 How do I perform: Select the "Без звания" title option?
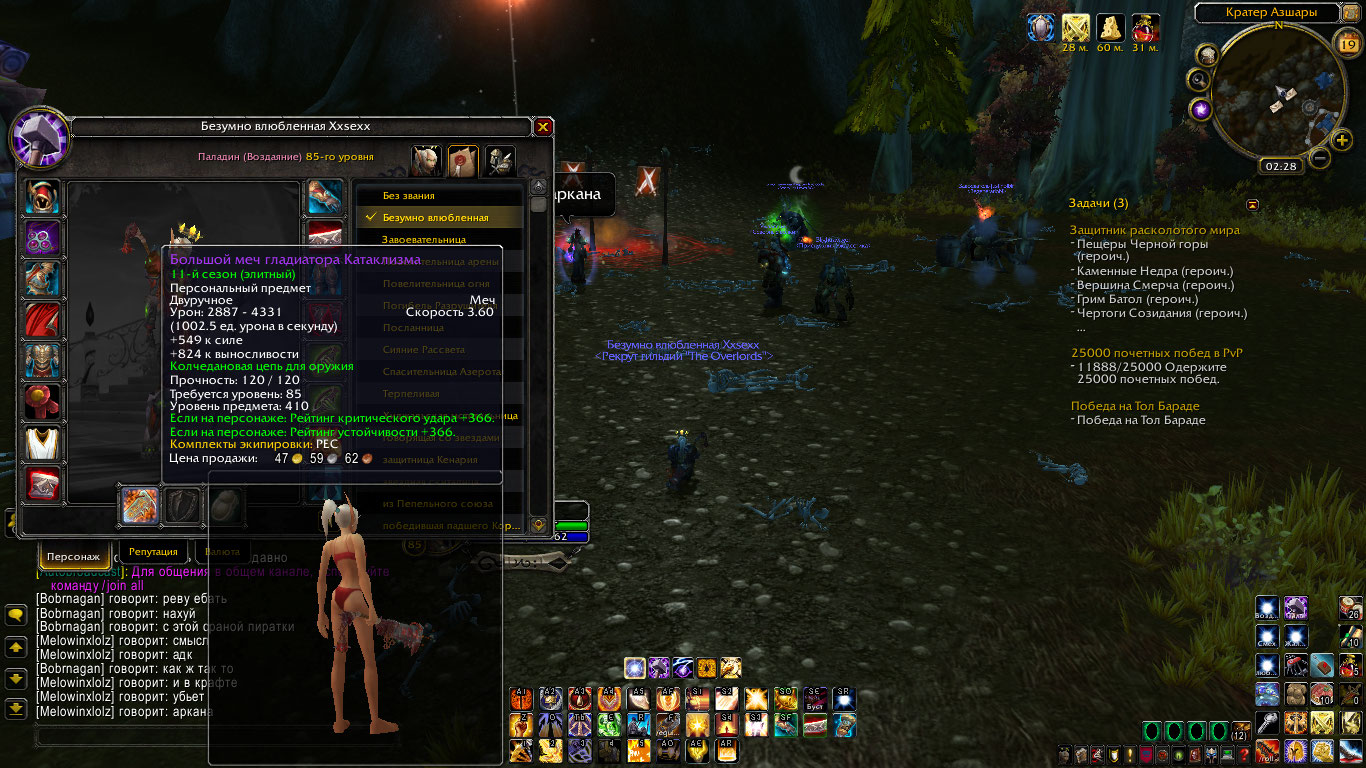(408, 196)
